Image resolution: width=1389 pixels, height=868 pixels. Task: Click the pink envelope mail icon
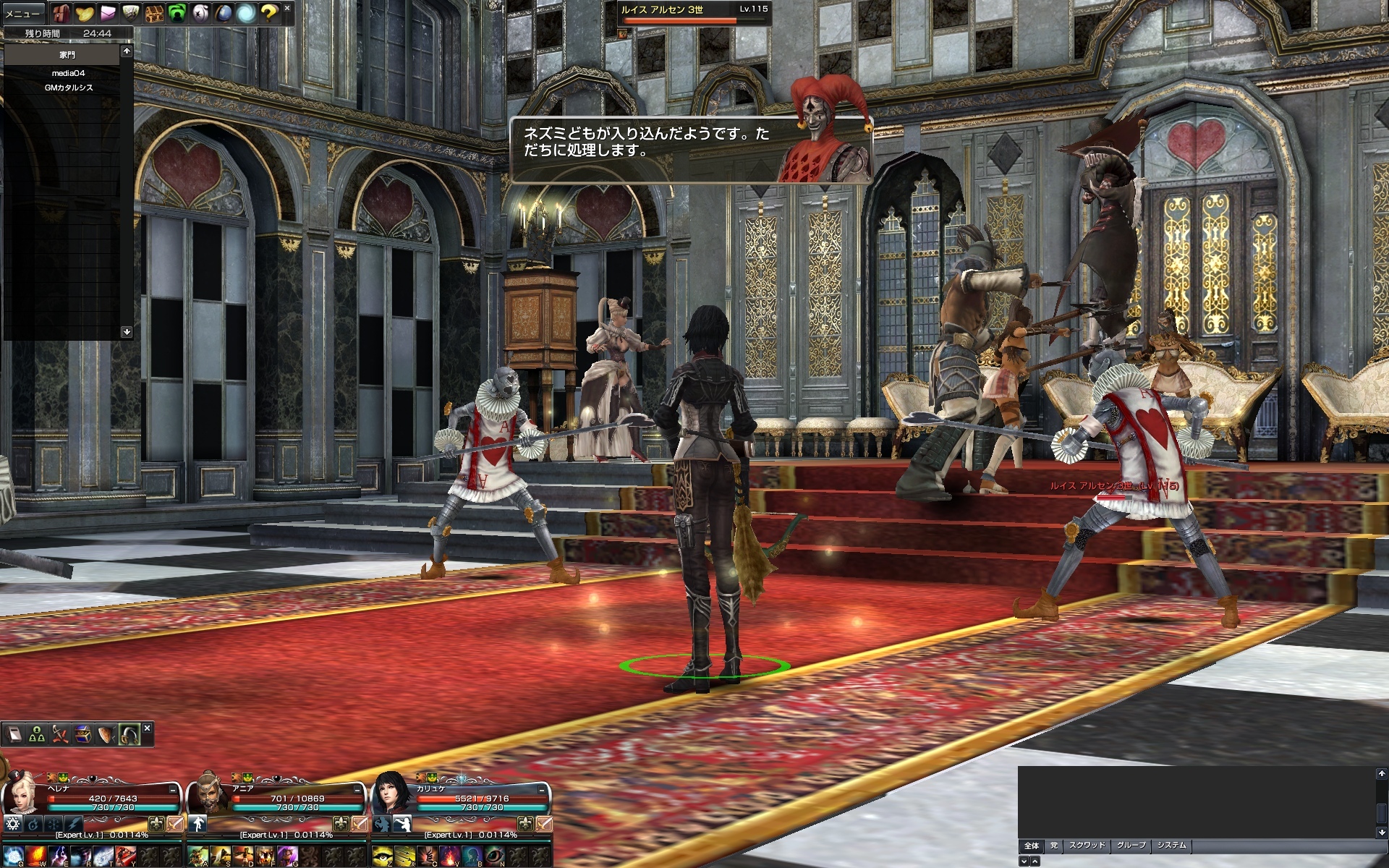click(108, 13)
